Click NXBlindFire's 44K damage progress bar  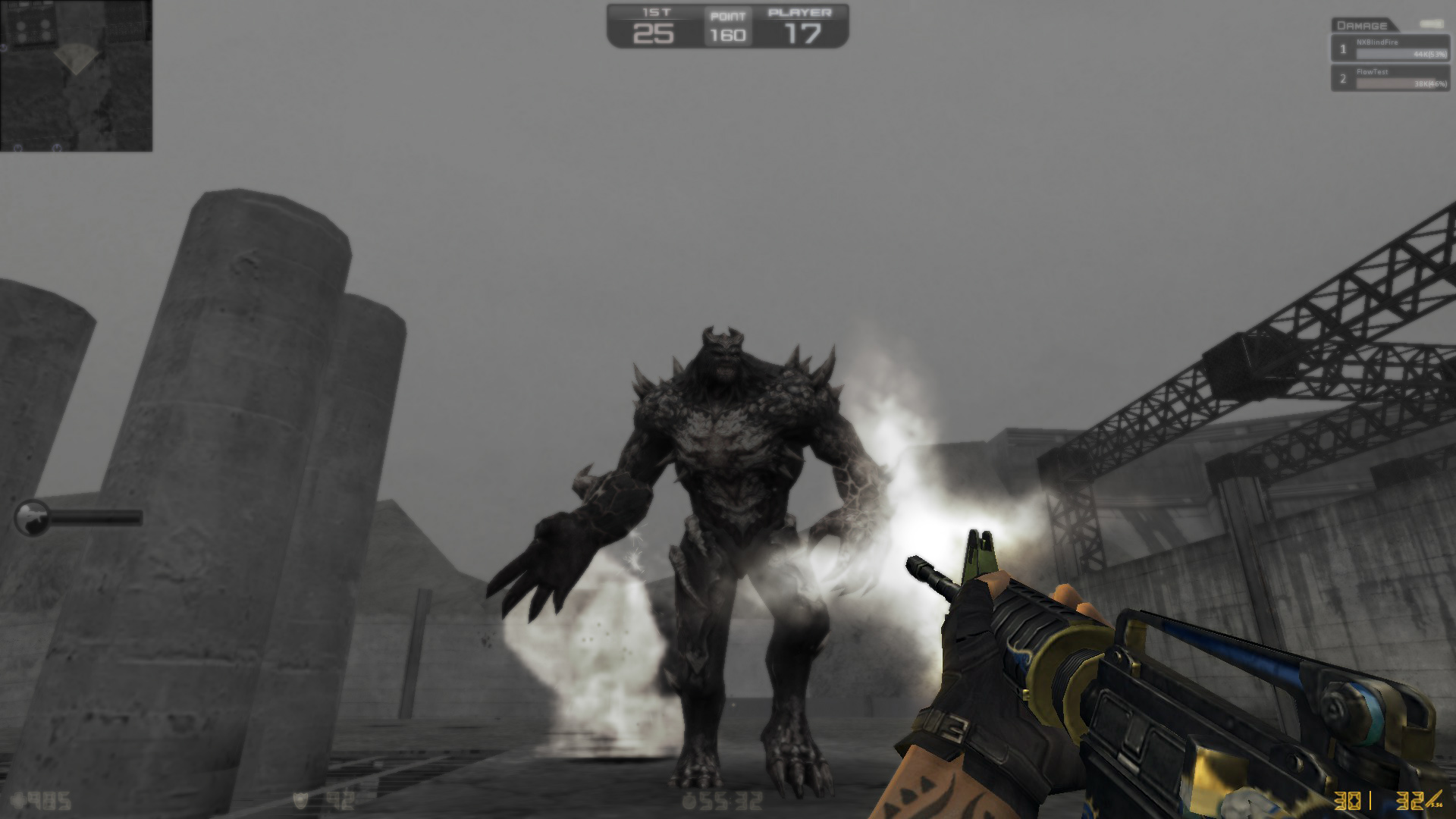pyautogui.click(x=1401, y=54)
